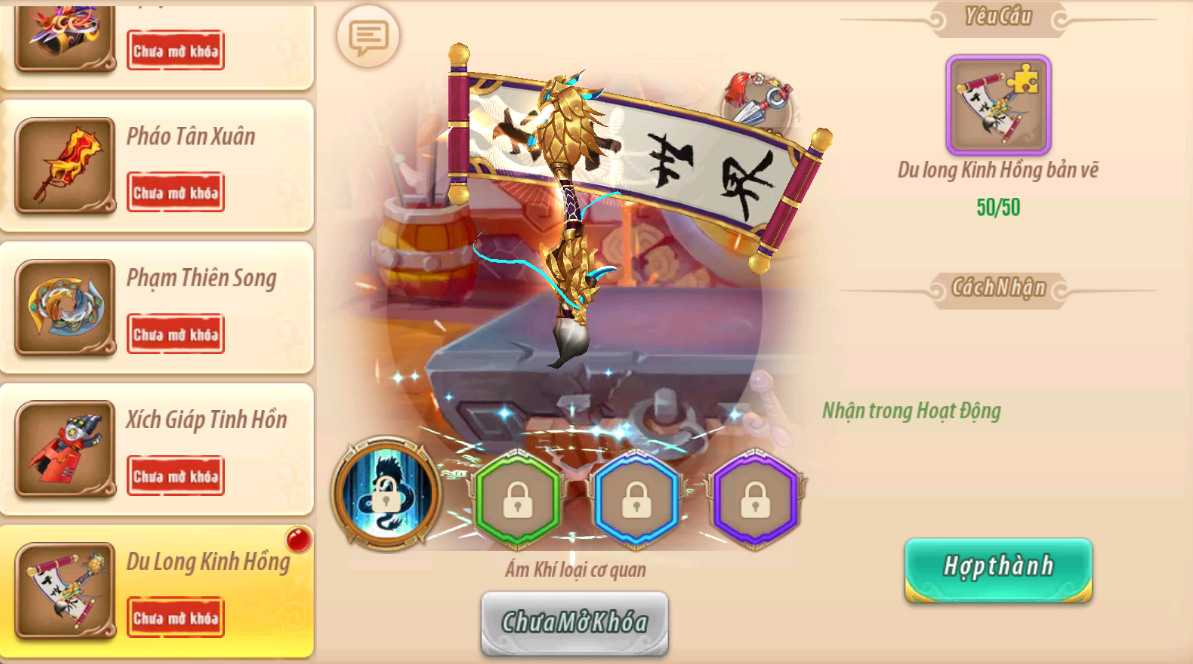Image resolution: width=1193 pixels, height=664 pixels.
Task: Click Nhận trong Hoạt Động link
Action: click(x=911, y=411)
